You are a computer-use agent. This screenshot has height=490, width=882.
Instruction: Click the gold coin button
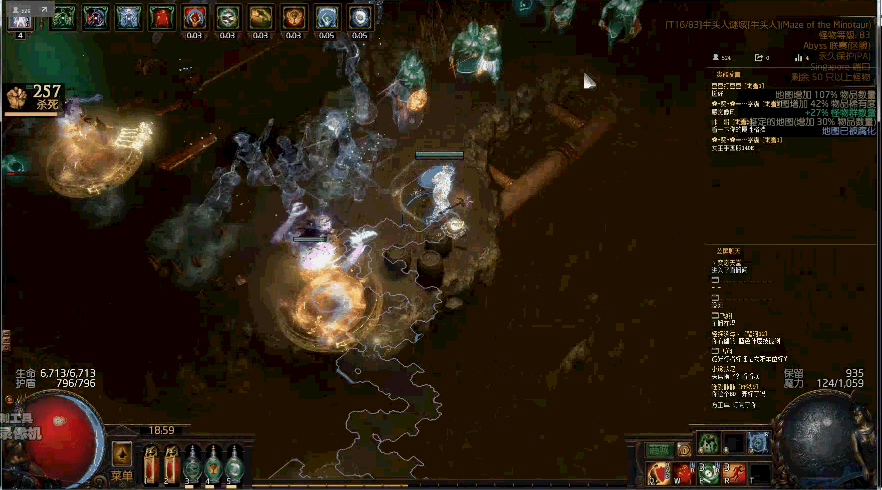point(683,449)
